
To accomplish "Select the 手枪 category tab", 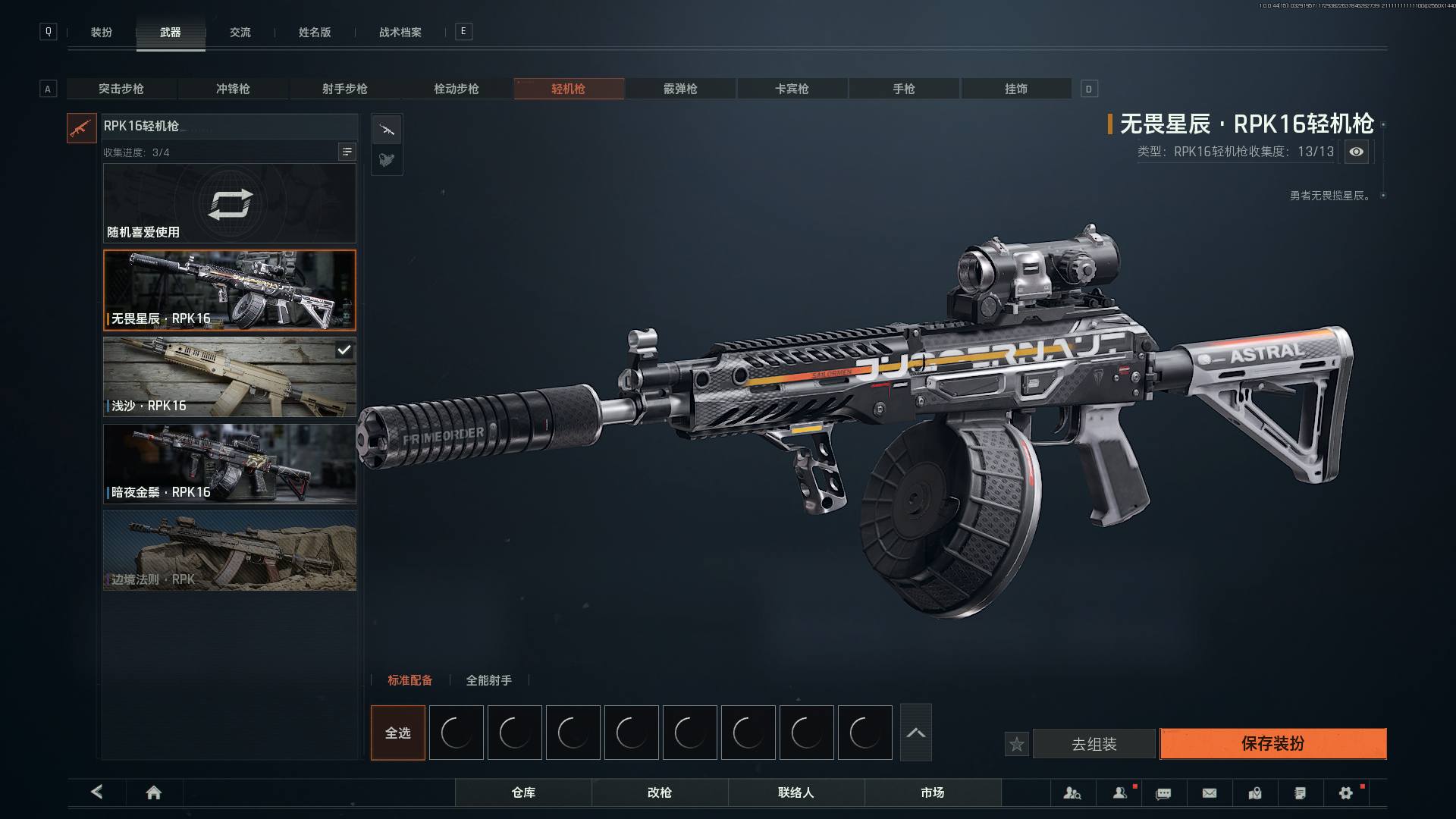I will click(903, 89).
